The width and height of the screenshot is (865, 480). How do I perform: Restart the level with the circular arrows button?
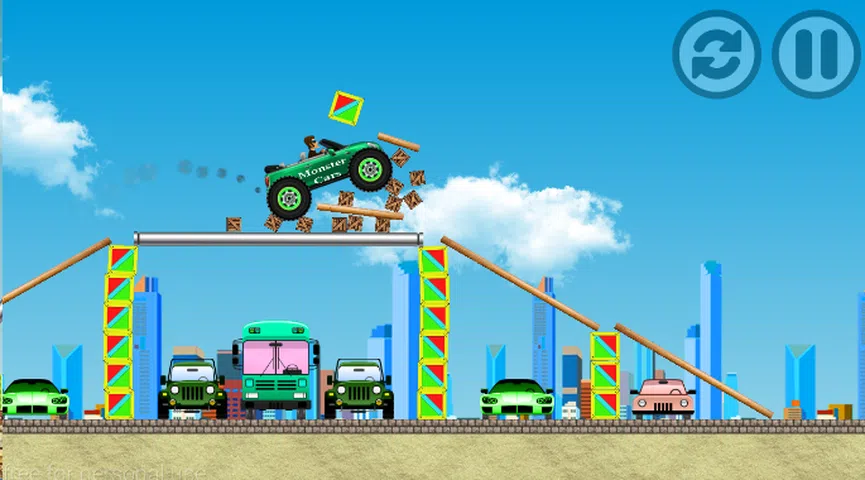coord(716,54)
